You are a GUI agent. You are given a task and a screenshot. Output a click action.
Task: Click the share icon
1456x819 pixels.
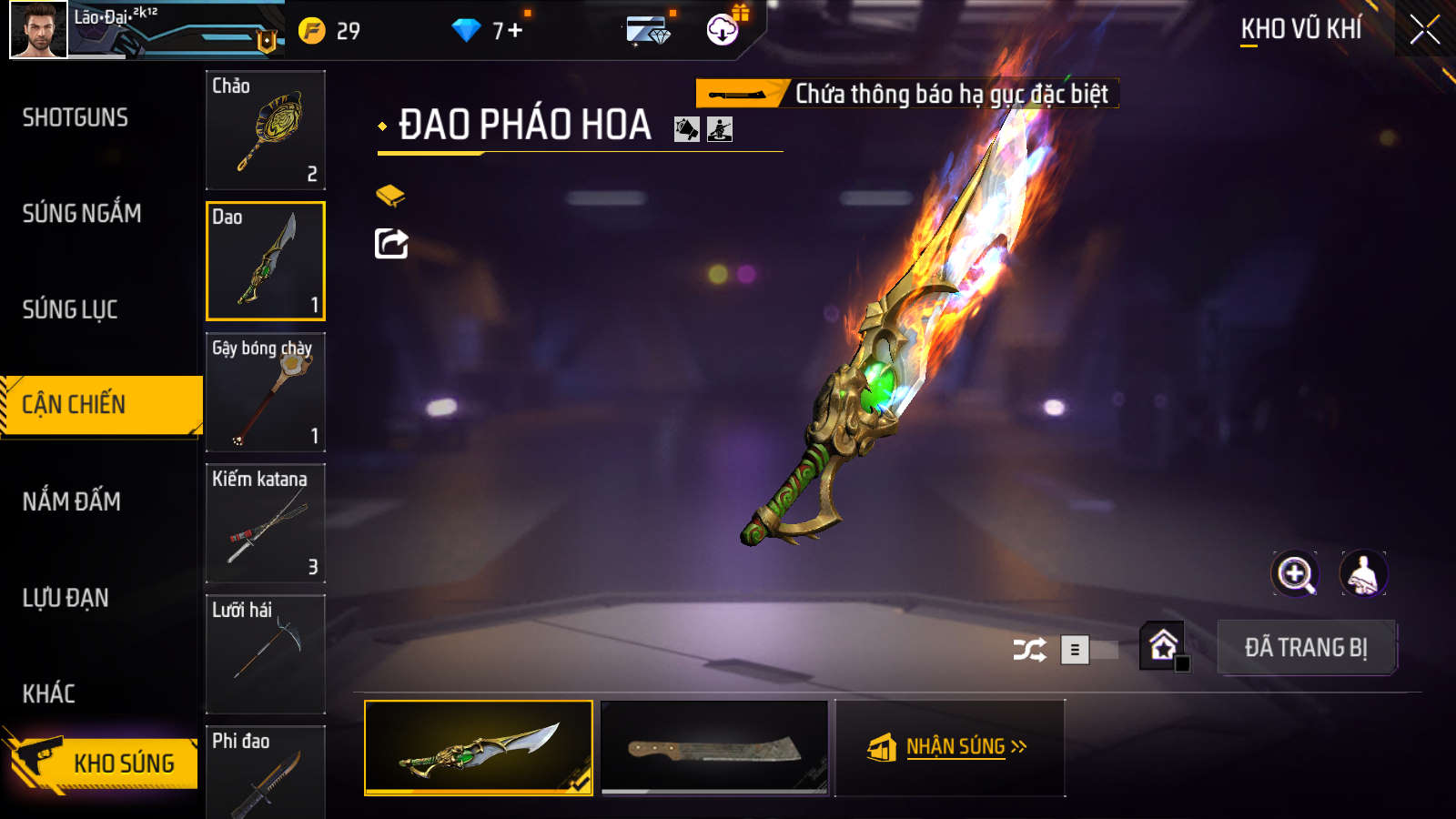[x=391, y=244]
